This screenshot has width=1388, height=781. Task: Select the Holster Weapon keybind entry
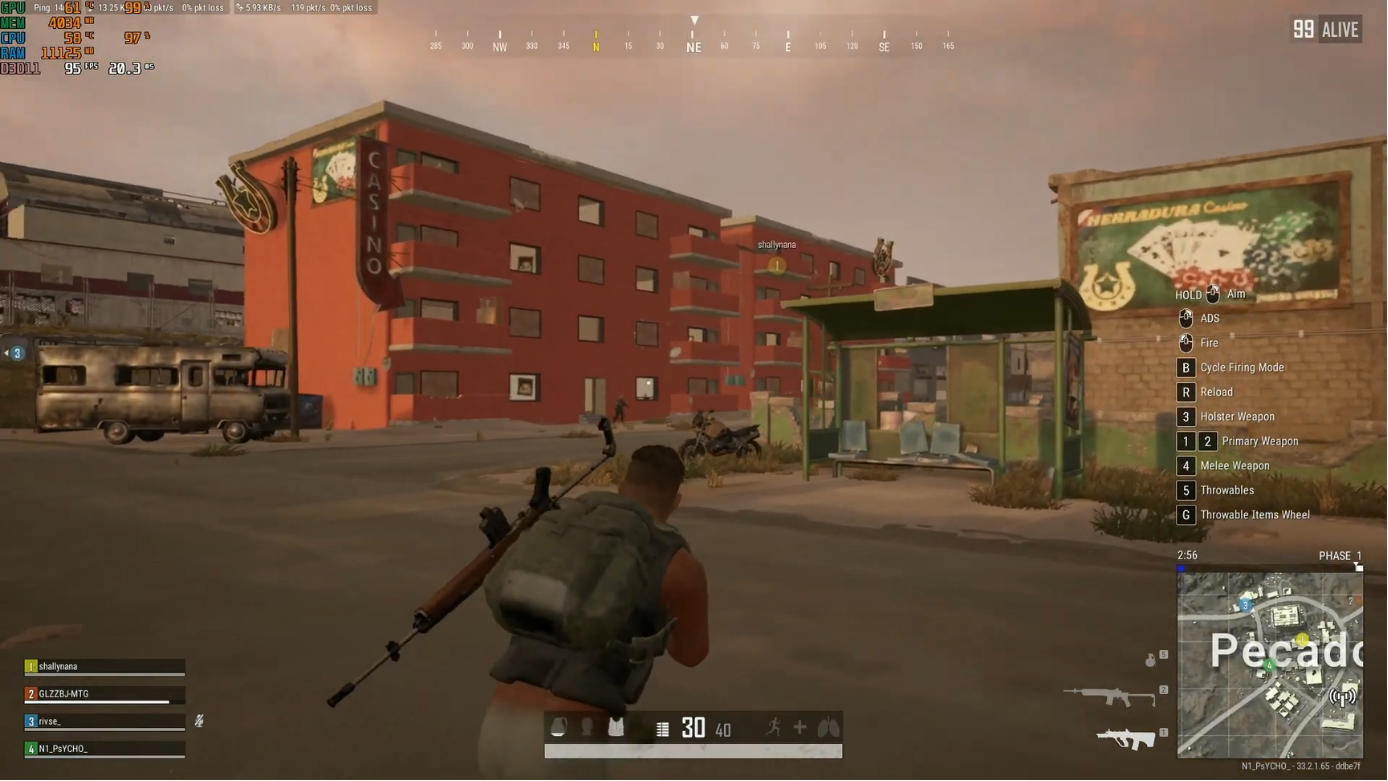point(1236,416)
